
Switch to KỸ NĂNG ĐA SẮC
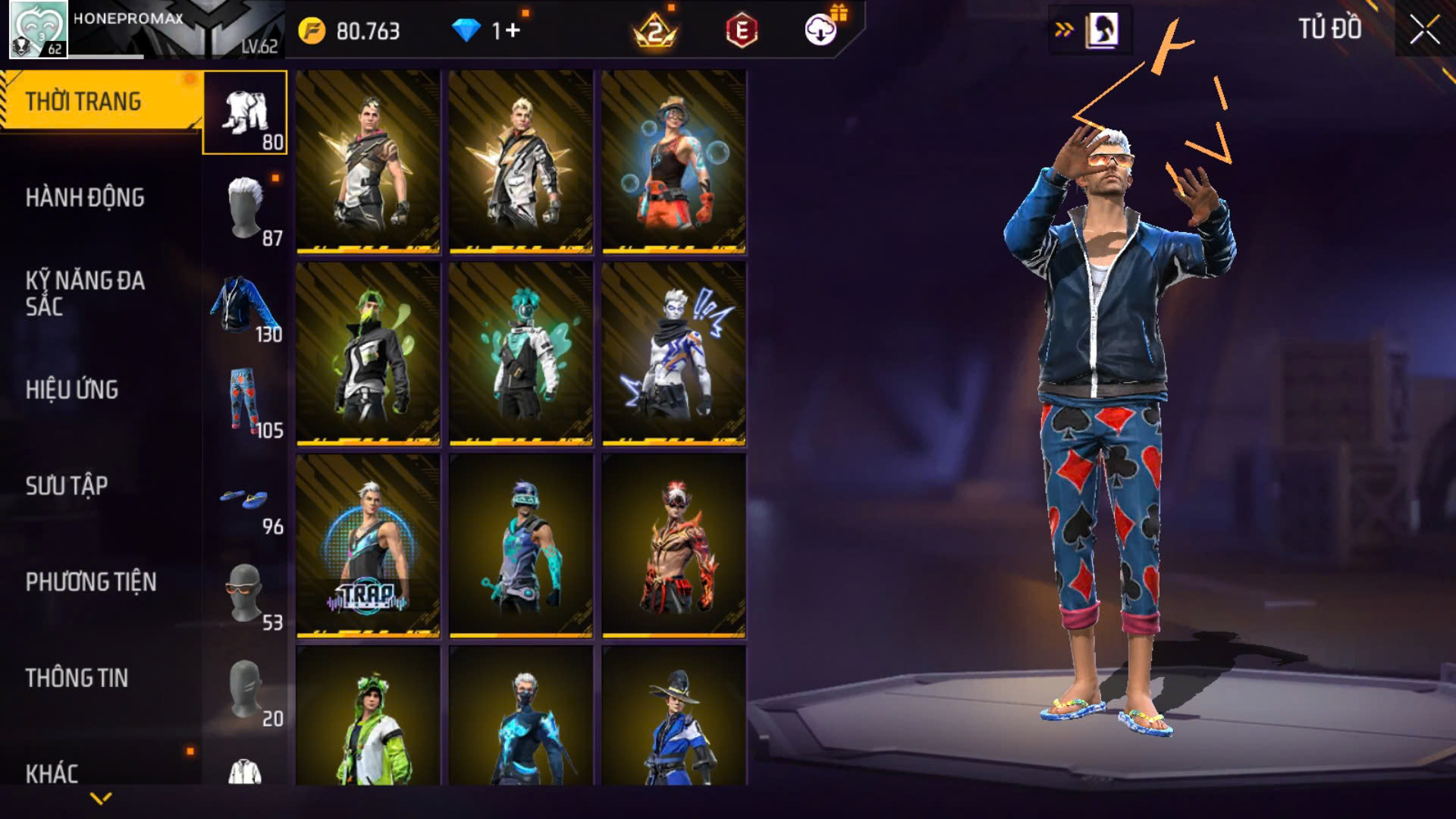pos(85,293)
